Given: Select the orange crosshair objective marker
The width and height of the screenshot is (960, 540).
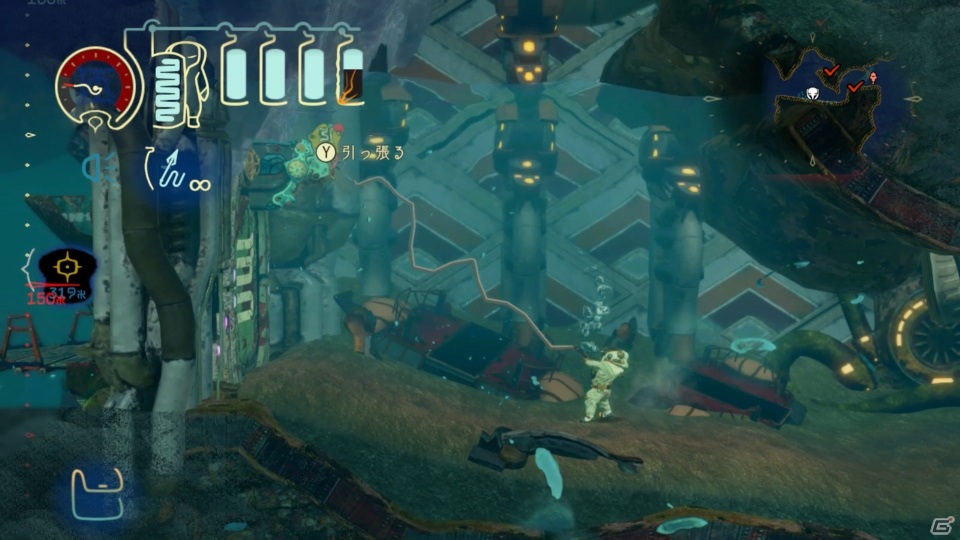Looking at the screenshot, I should click(67, 267).
